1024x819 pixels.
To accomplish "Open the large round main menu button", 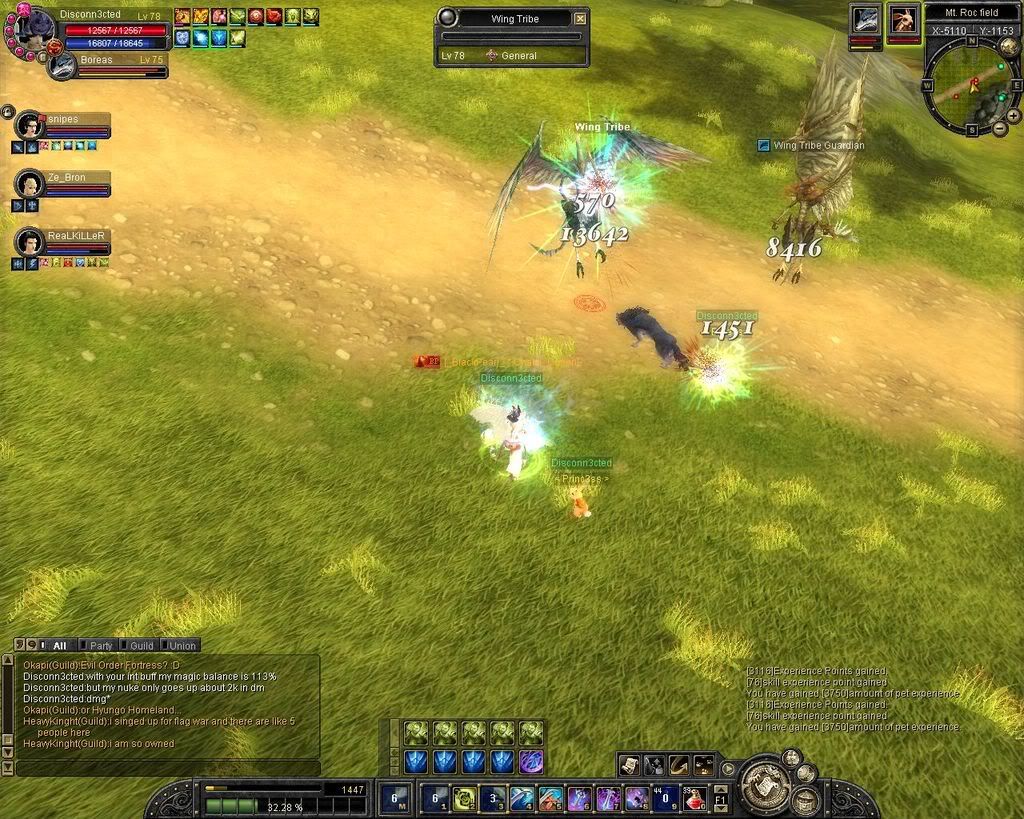I will pyautogui.click(x=765, y=783).
